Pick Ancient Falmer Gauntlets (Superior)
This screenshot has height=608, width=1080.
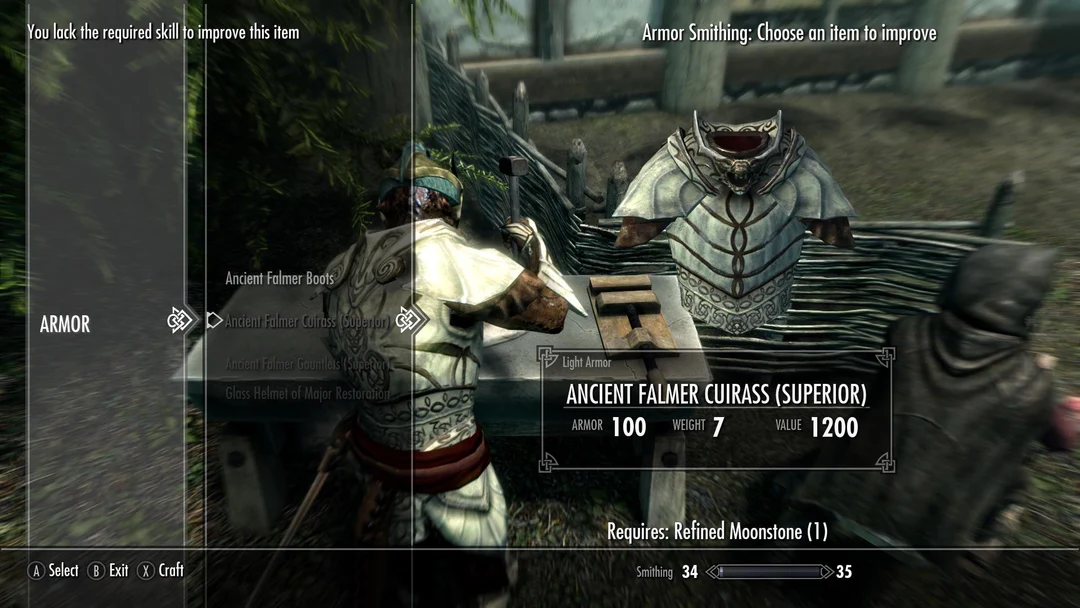tap(305, 364)
